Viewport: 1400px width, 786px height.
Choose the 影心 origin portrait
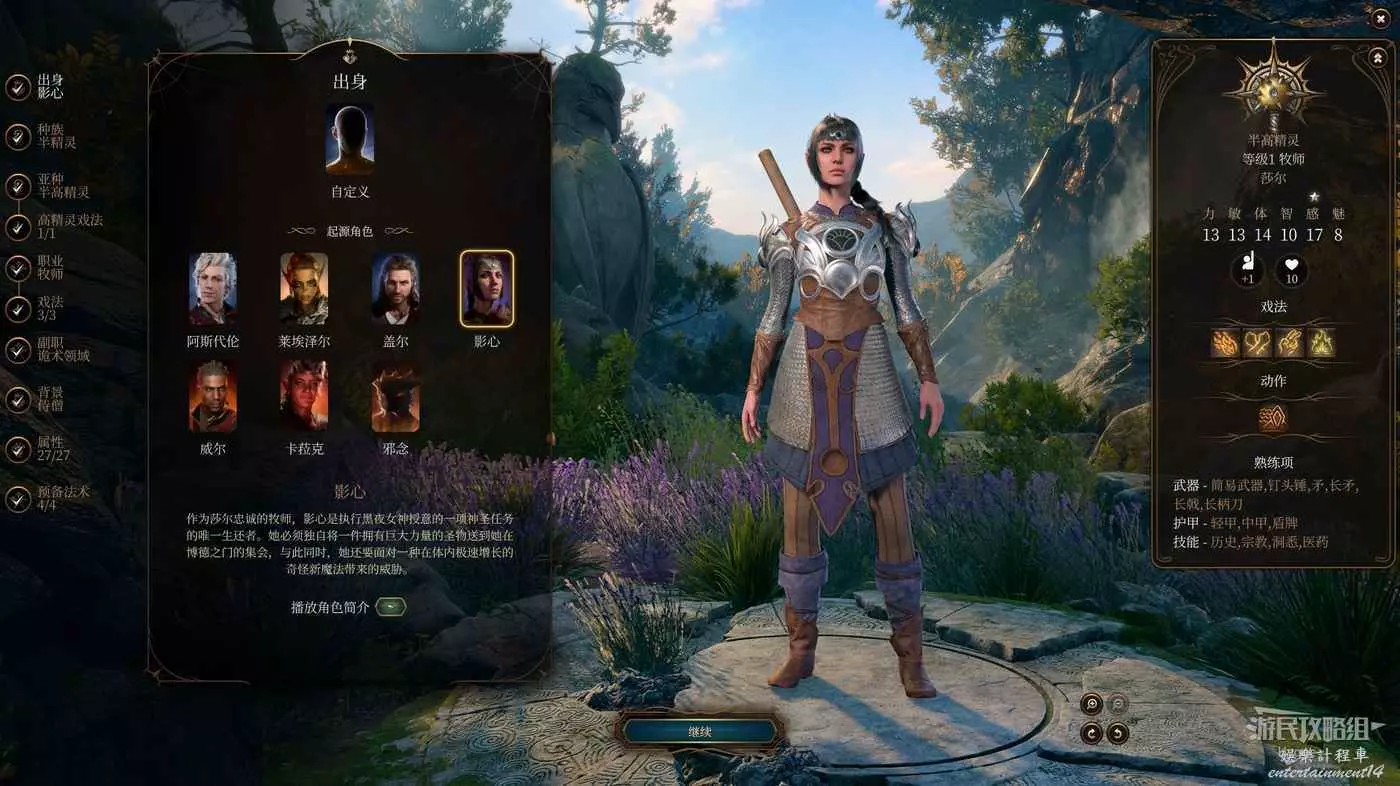coord(487,288)
